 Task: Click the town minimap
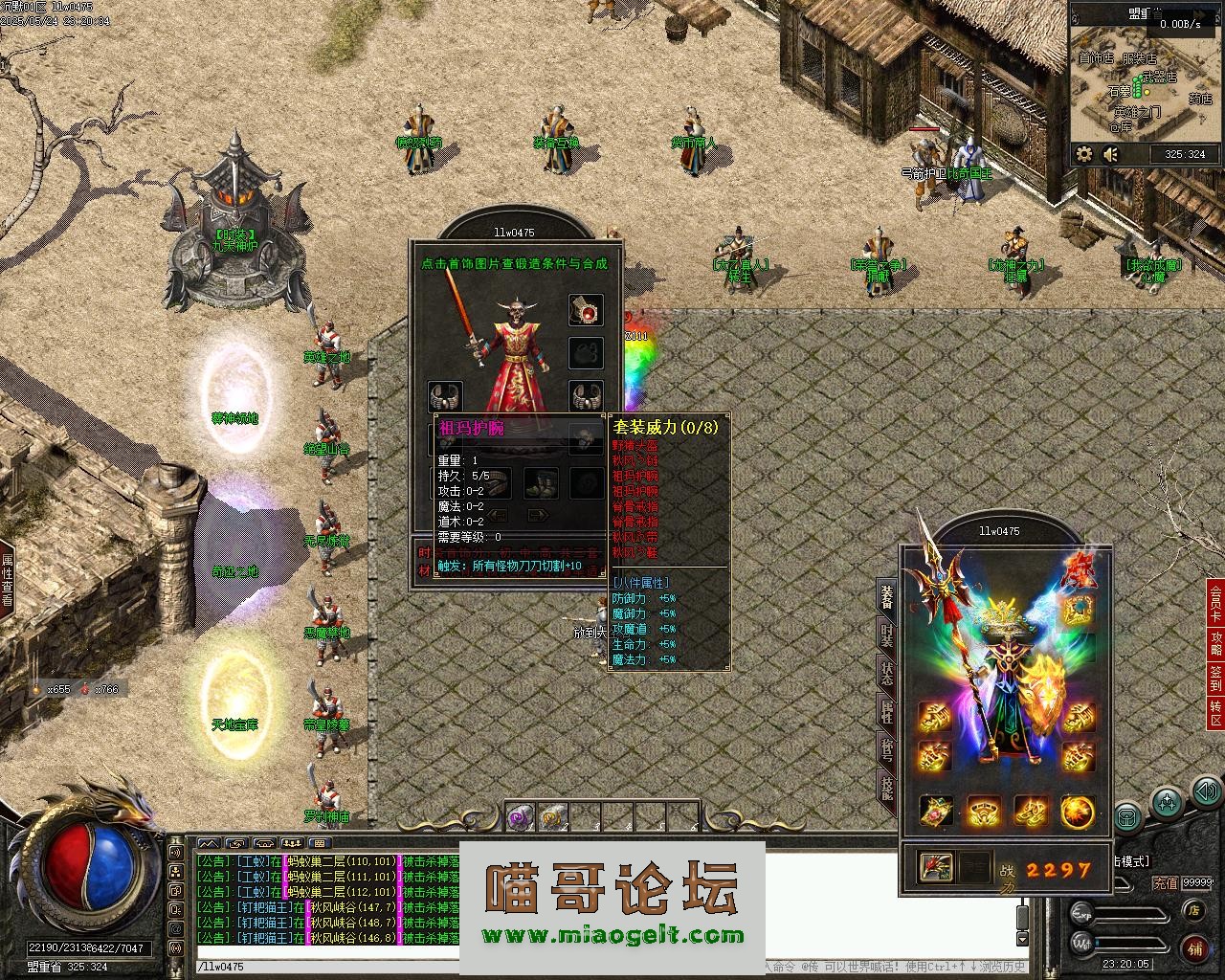1146,86
